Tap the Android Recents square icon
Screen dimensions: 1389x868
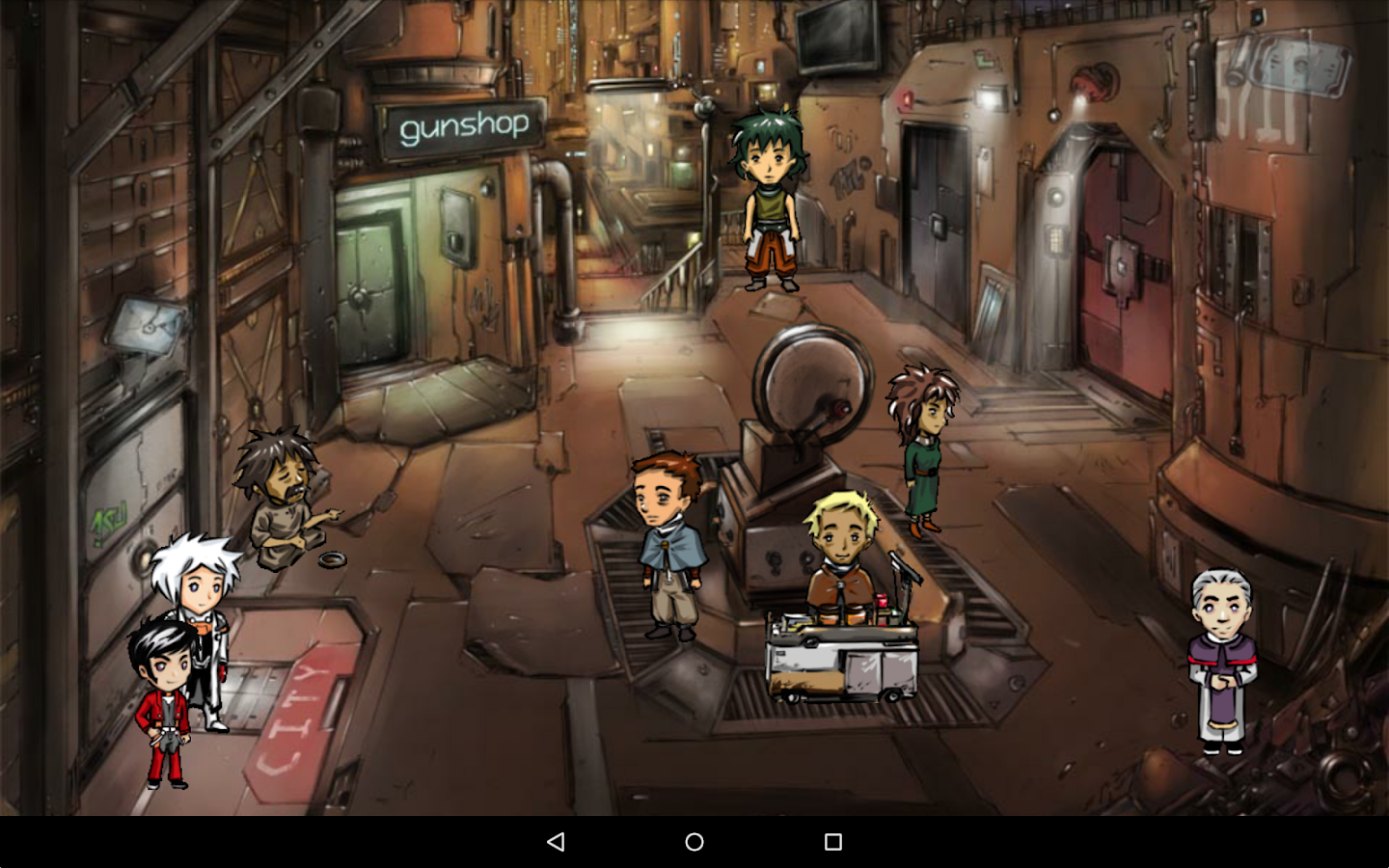click(832, 841)
